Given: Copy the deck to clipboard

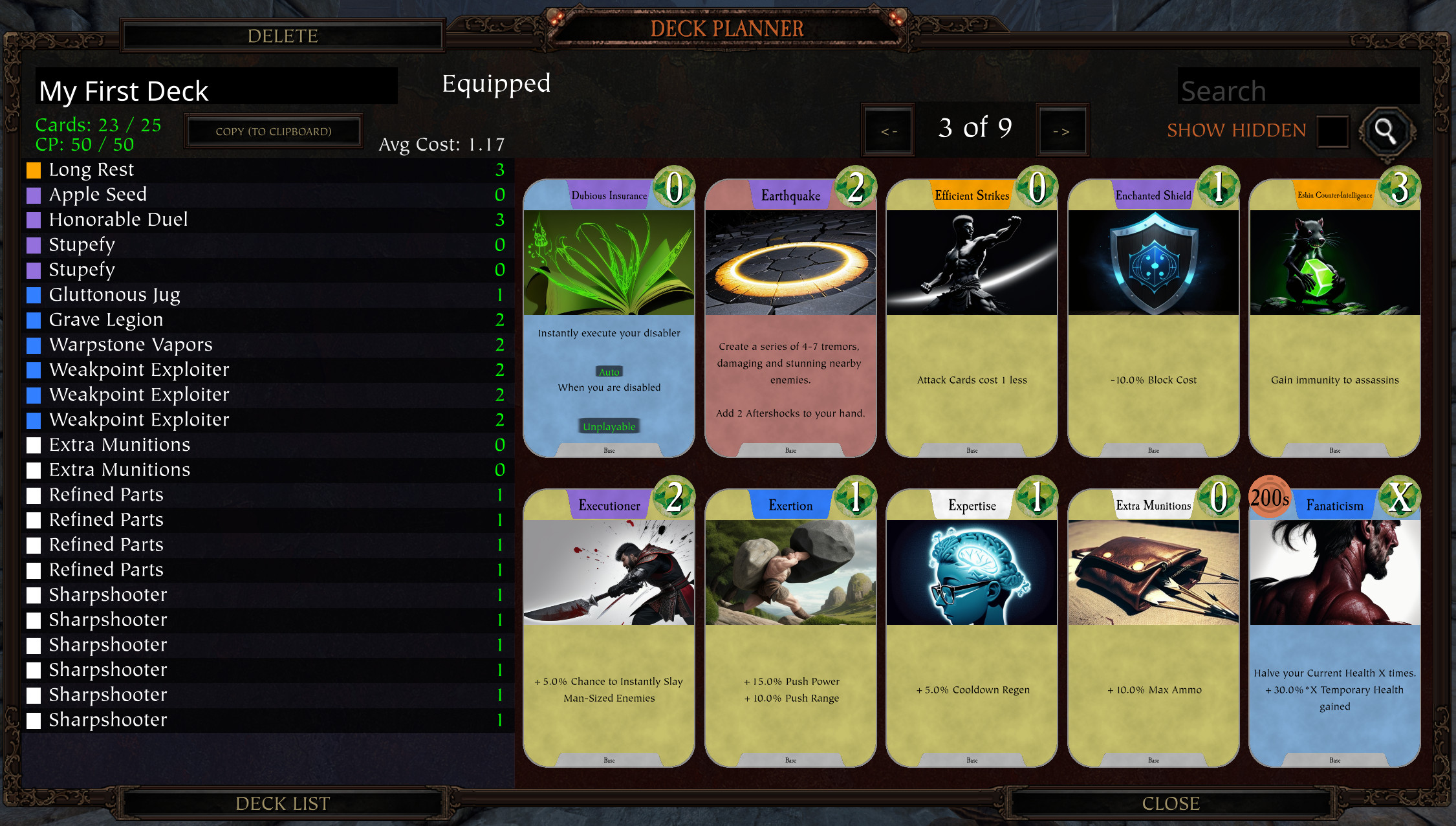Looking at the screenshot, I should tap(274, 131).
